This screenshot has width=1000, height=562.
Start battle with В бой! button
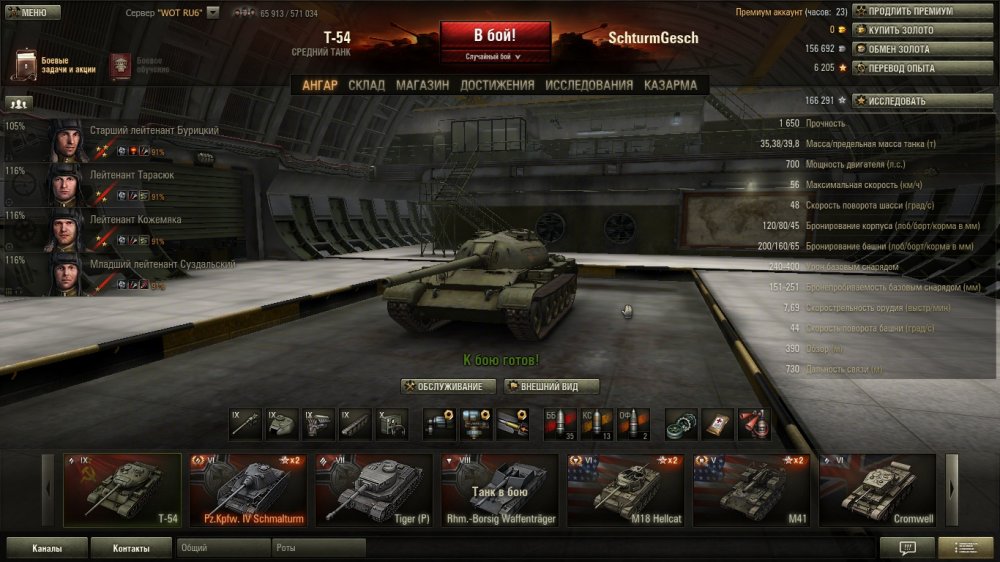[494, 35]
